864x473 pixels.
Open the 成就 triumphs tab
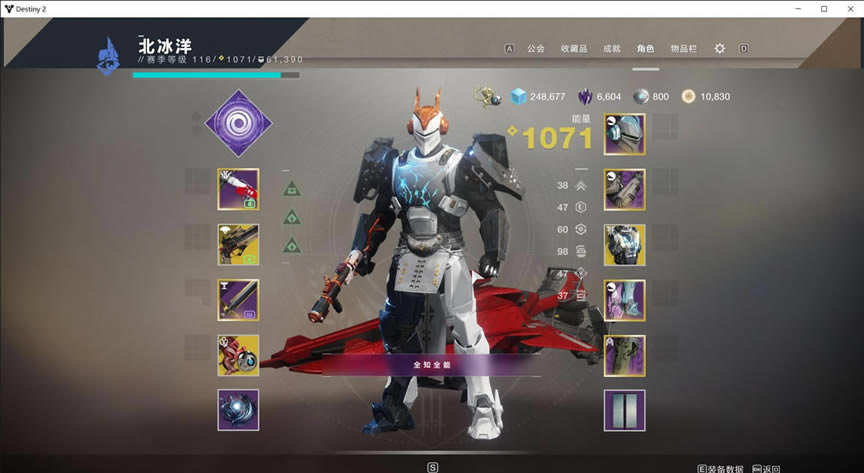tap(611, 48)
